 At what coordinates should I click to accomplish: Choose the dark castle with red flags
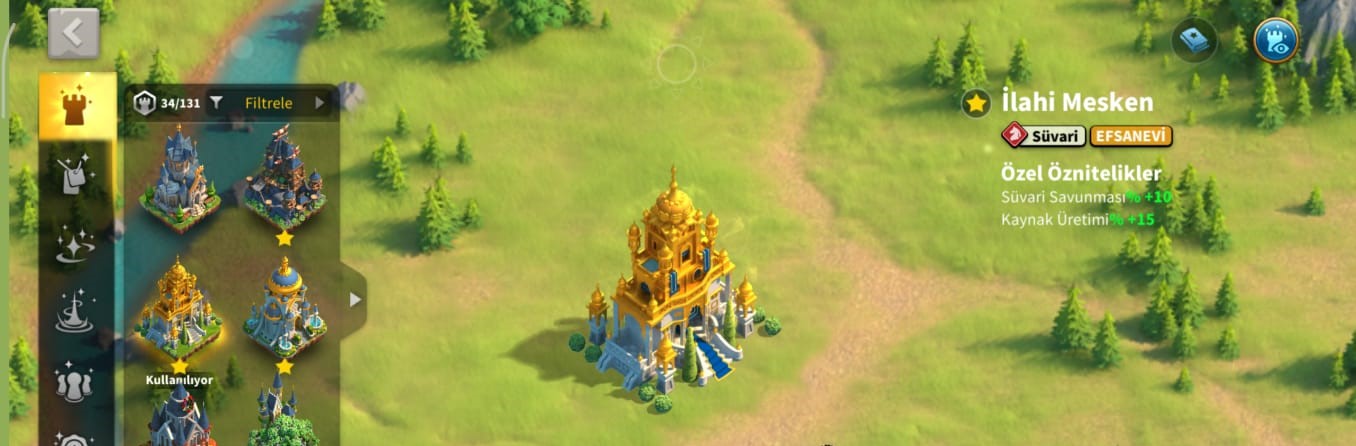point(284,177)
